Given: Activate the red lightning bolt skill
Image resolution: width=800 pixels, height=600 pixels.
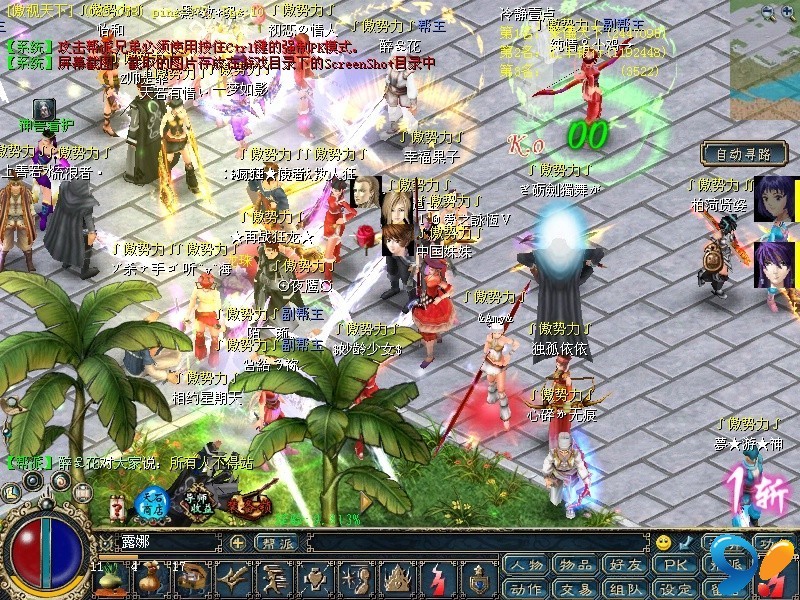Looking at the screenshot, I should click(441, 578).
